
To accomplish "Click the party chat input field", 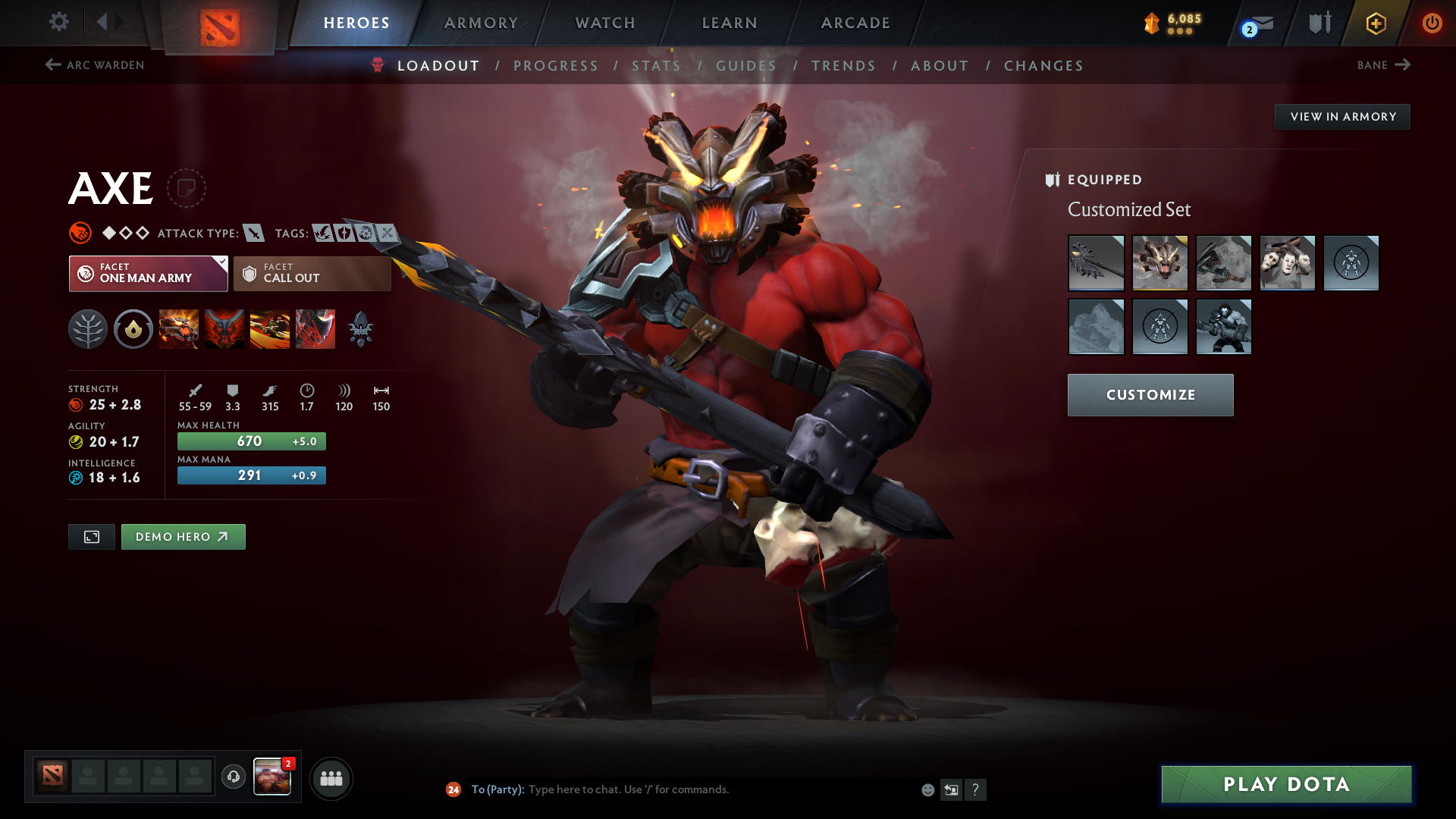I will point(682,789).
